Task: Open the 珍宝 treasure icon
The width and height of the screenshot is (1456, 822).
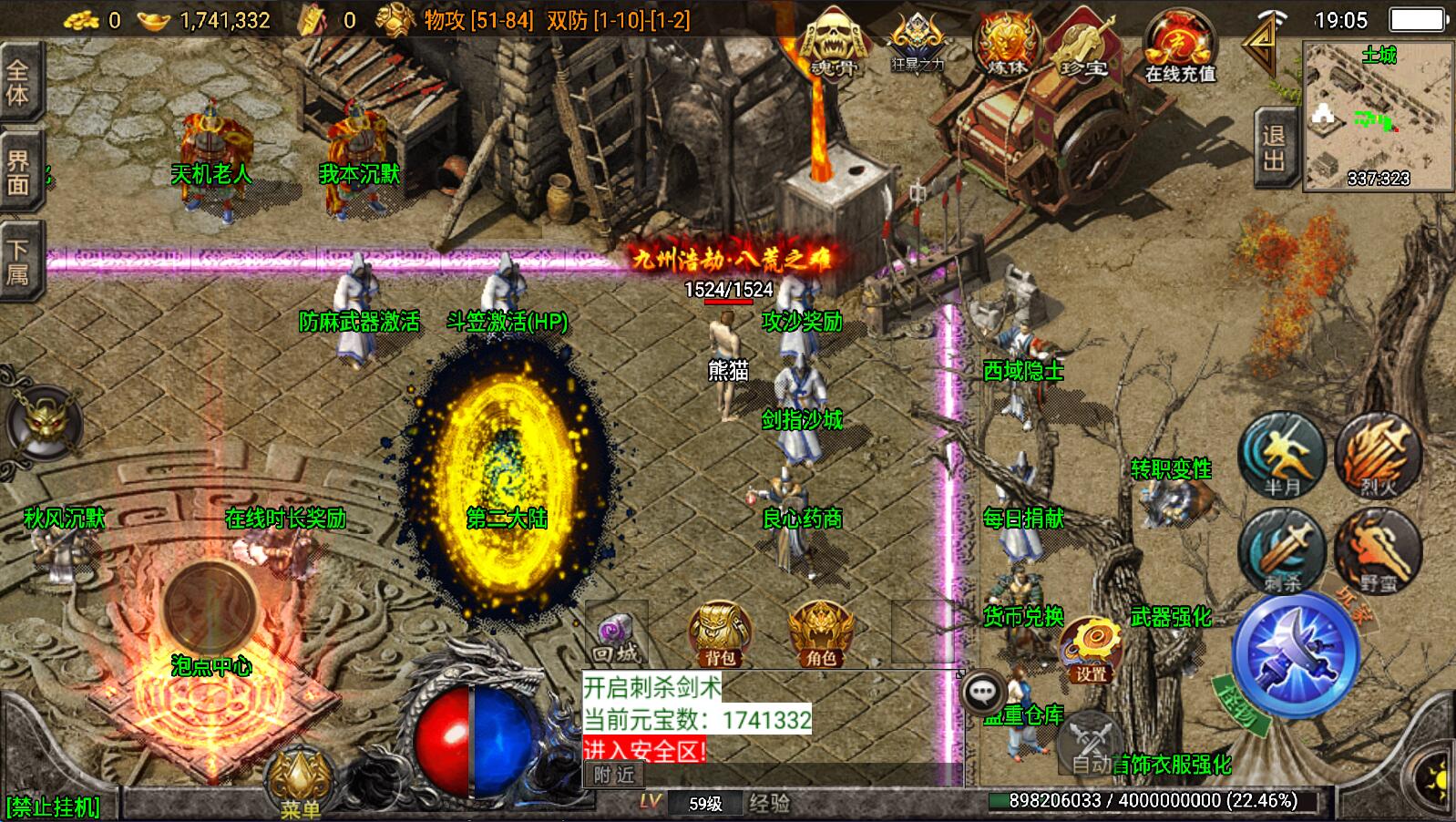Action: [x=1082, y=46]
